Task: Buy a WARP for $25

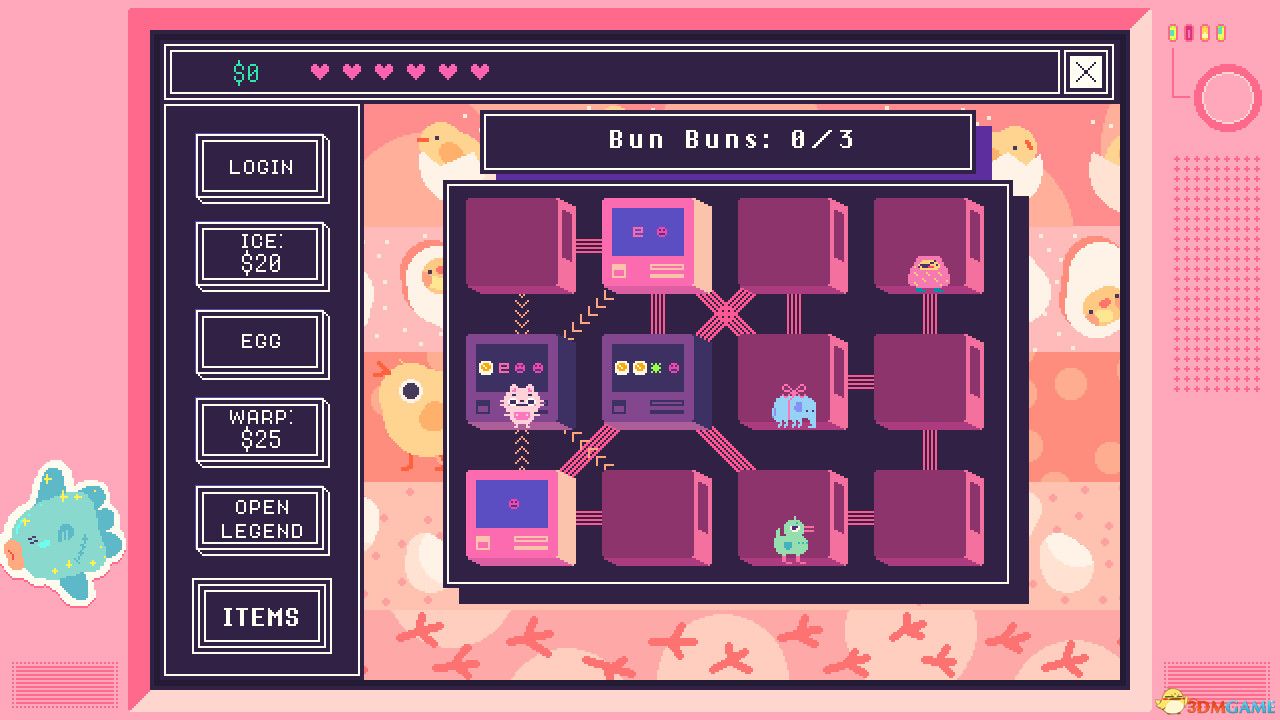Action: (x=260, y=429)
